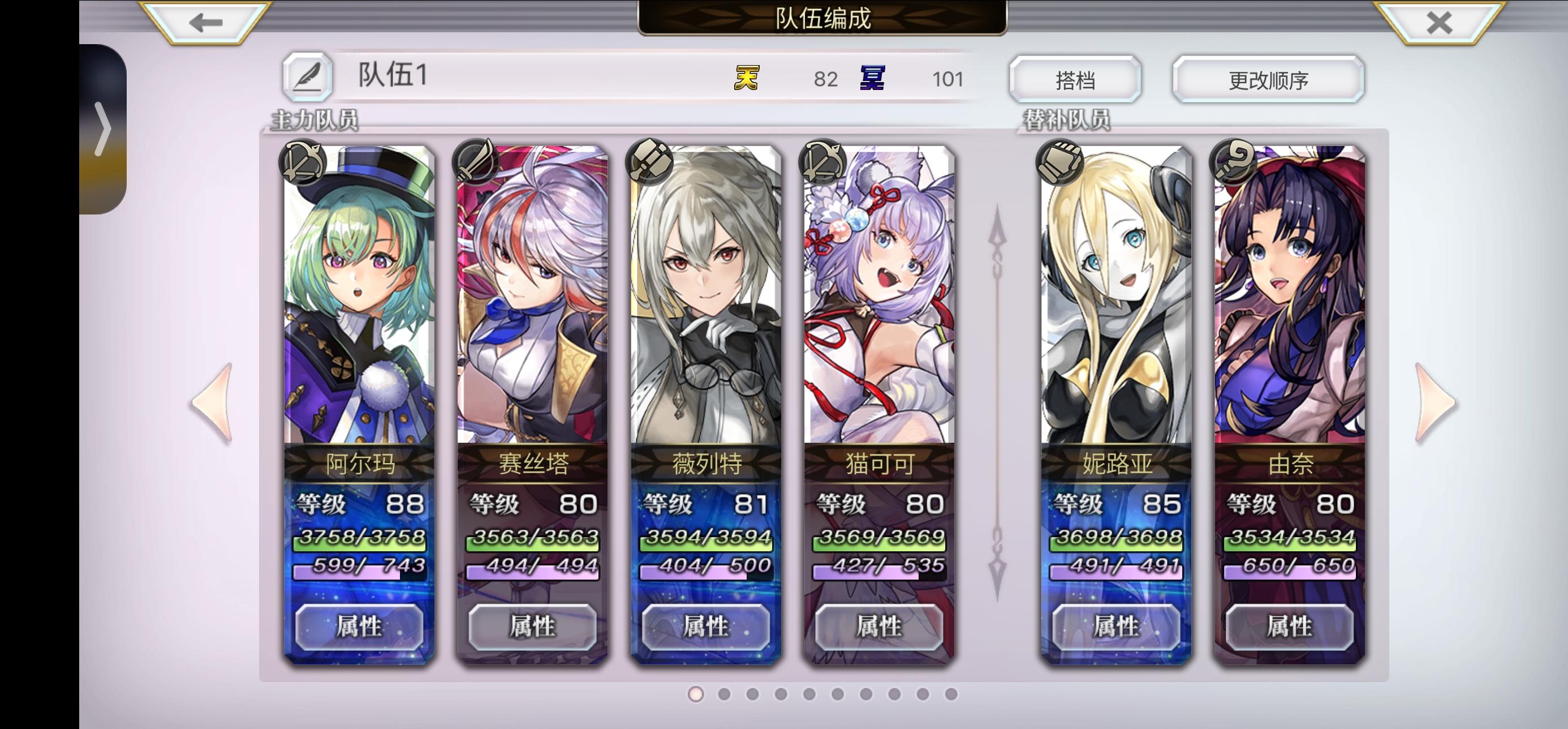Viewport: 1568px width, 729px height.
Task: Click the back arrow at top left
Action: 205,23
